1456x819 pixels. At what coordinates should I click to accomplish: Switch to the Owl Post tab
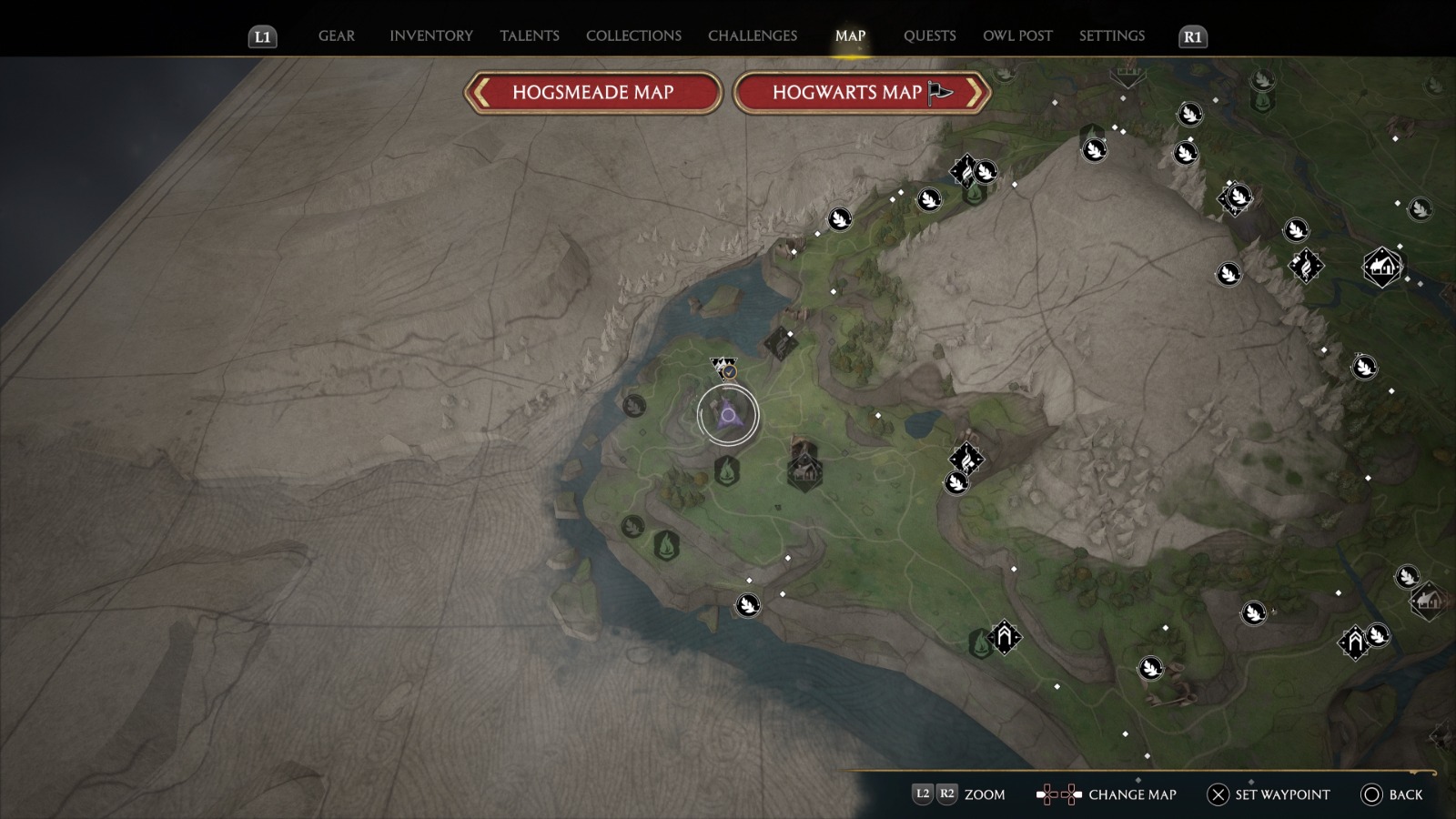(1017, 35)
